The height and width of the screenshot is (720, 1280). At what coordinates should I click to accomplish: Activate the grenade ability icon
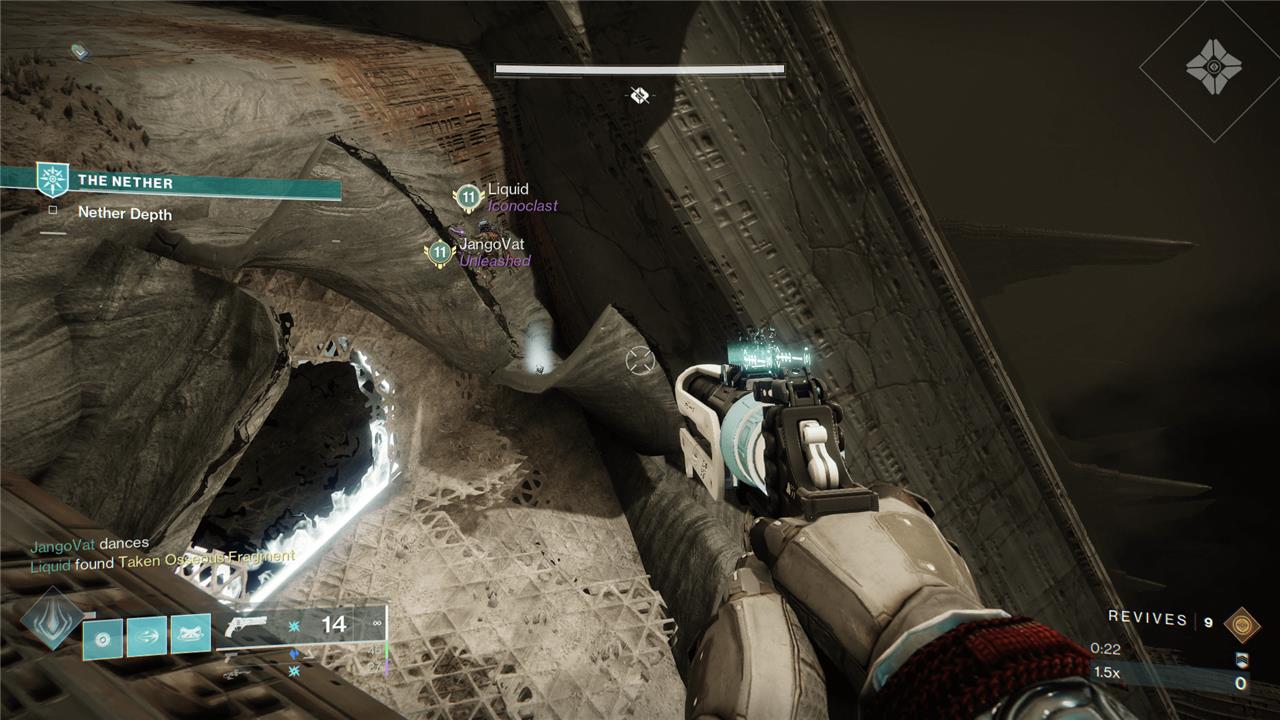[103, 636]
